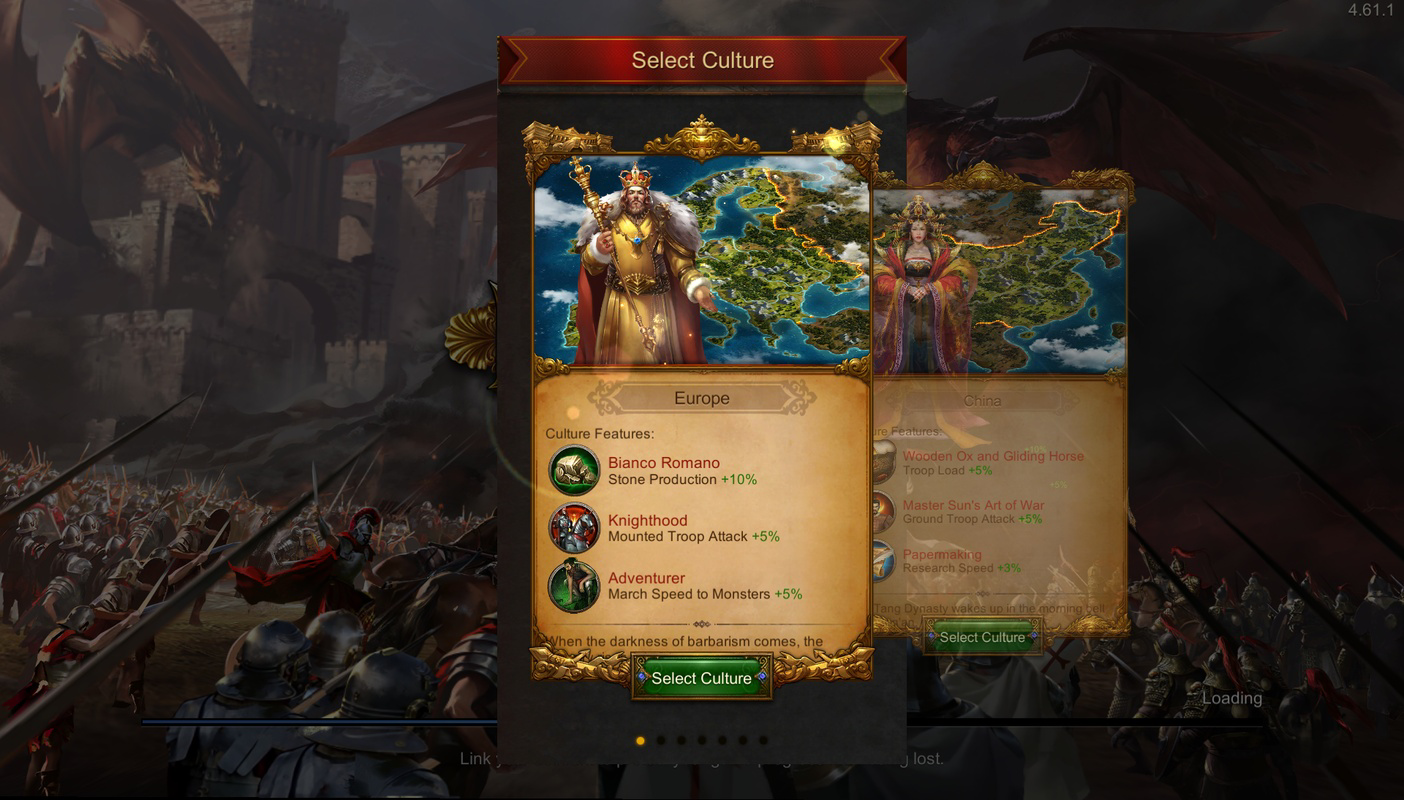Image resolution: width=1404 pixels, height=800 pixels.
Task: Select the last pagination dot
Action: tap(765, 741)
